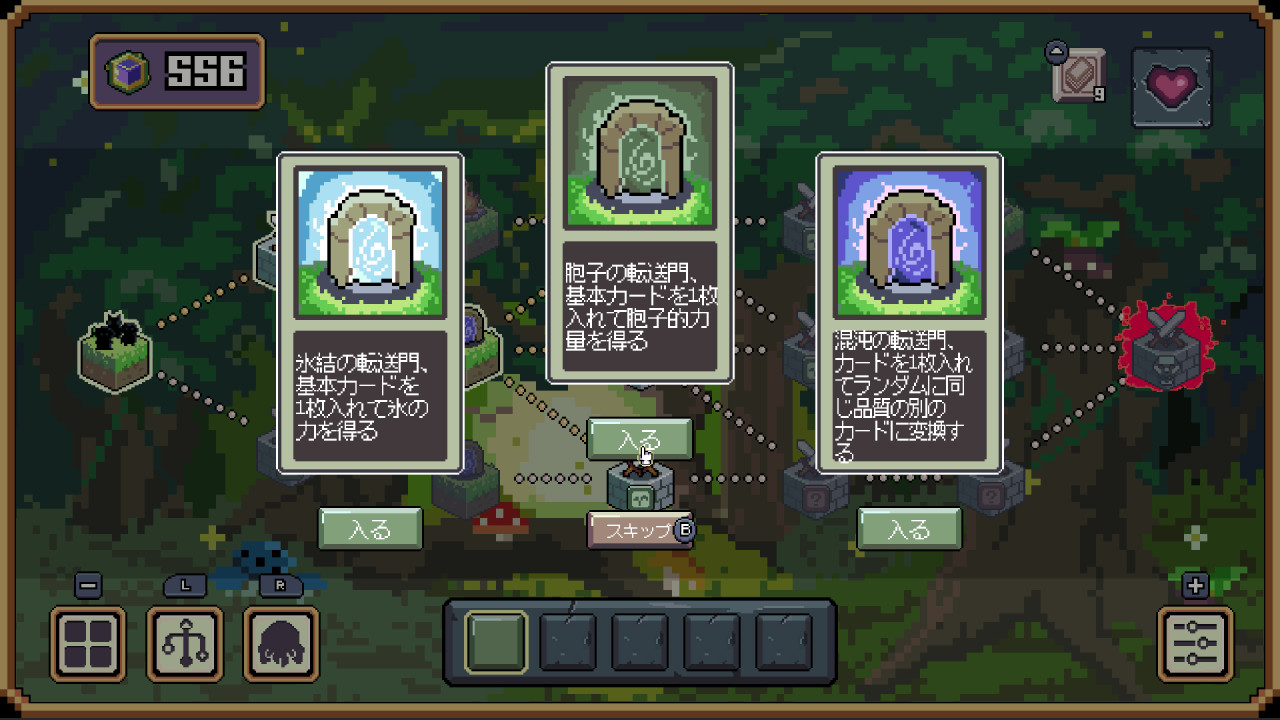The width and height of the screenshot is (1280, 720).
Task: Open the branching path tree icon
Action: (185, 643)
